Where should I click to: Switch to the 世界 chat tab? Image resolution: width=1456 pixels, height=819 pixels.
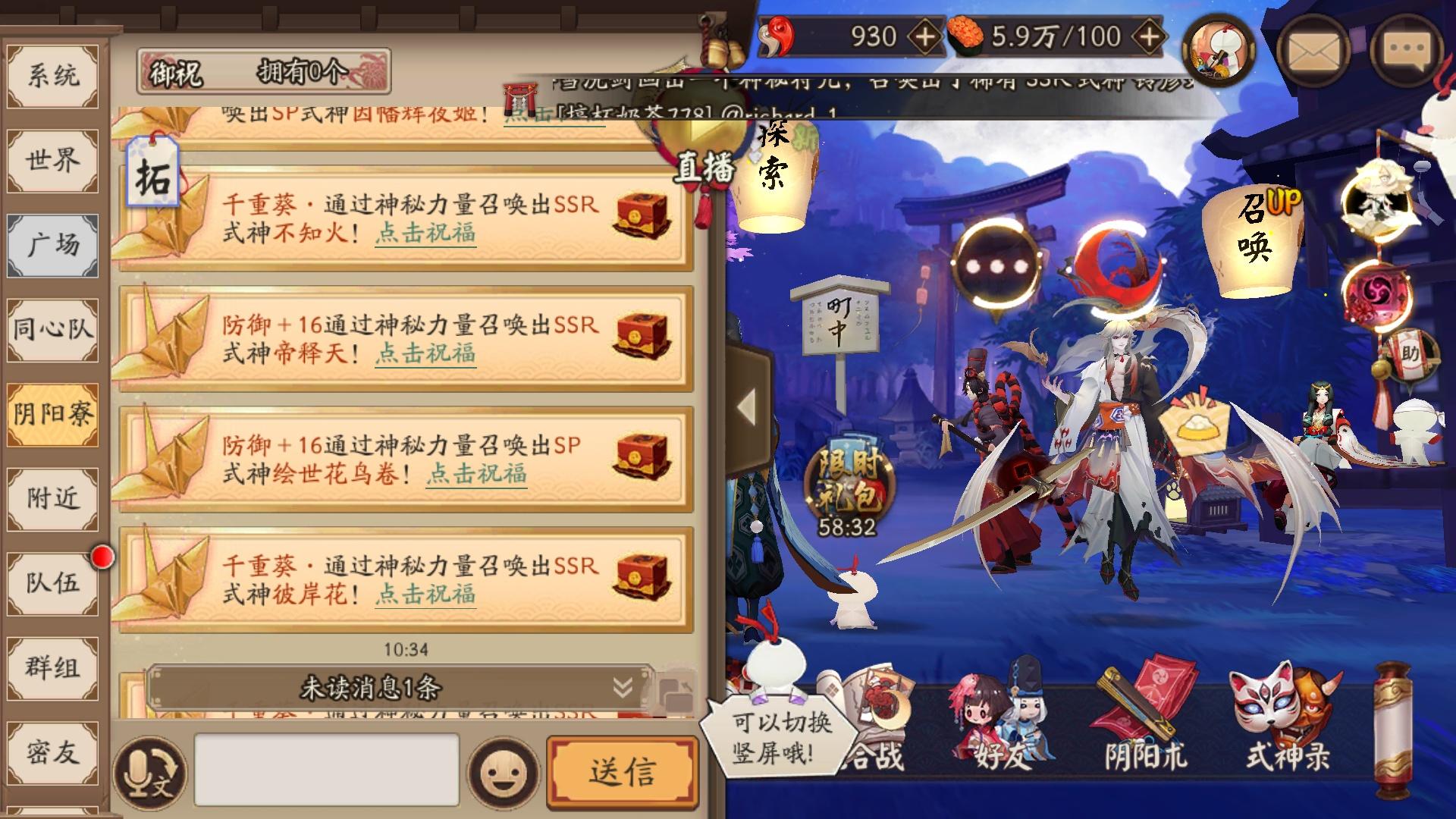point(53,159)
